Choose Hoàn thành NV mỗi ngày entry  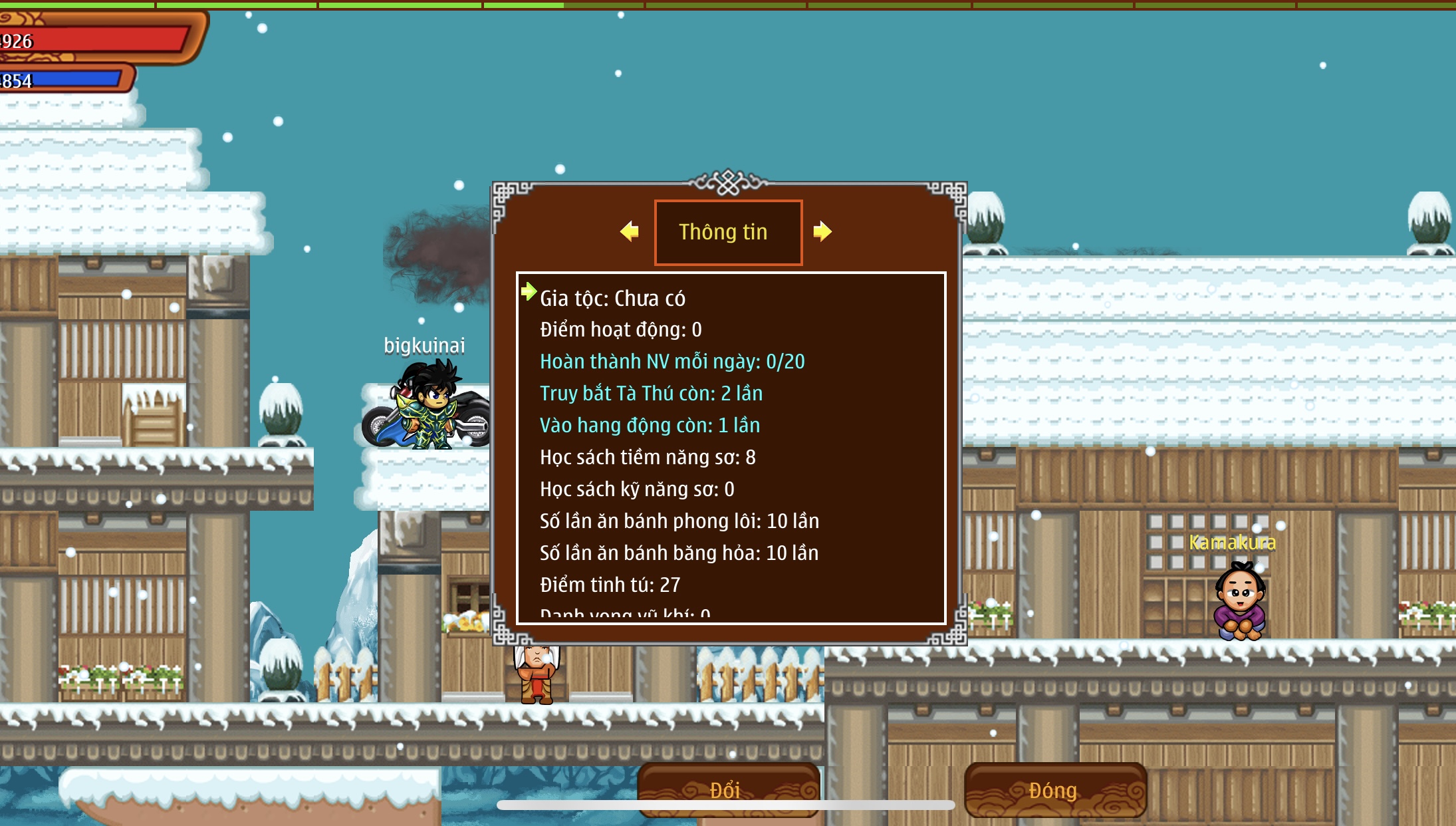tap(671, 362)
